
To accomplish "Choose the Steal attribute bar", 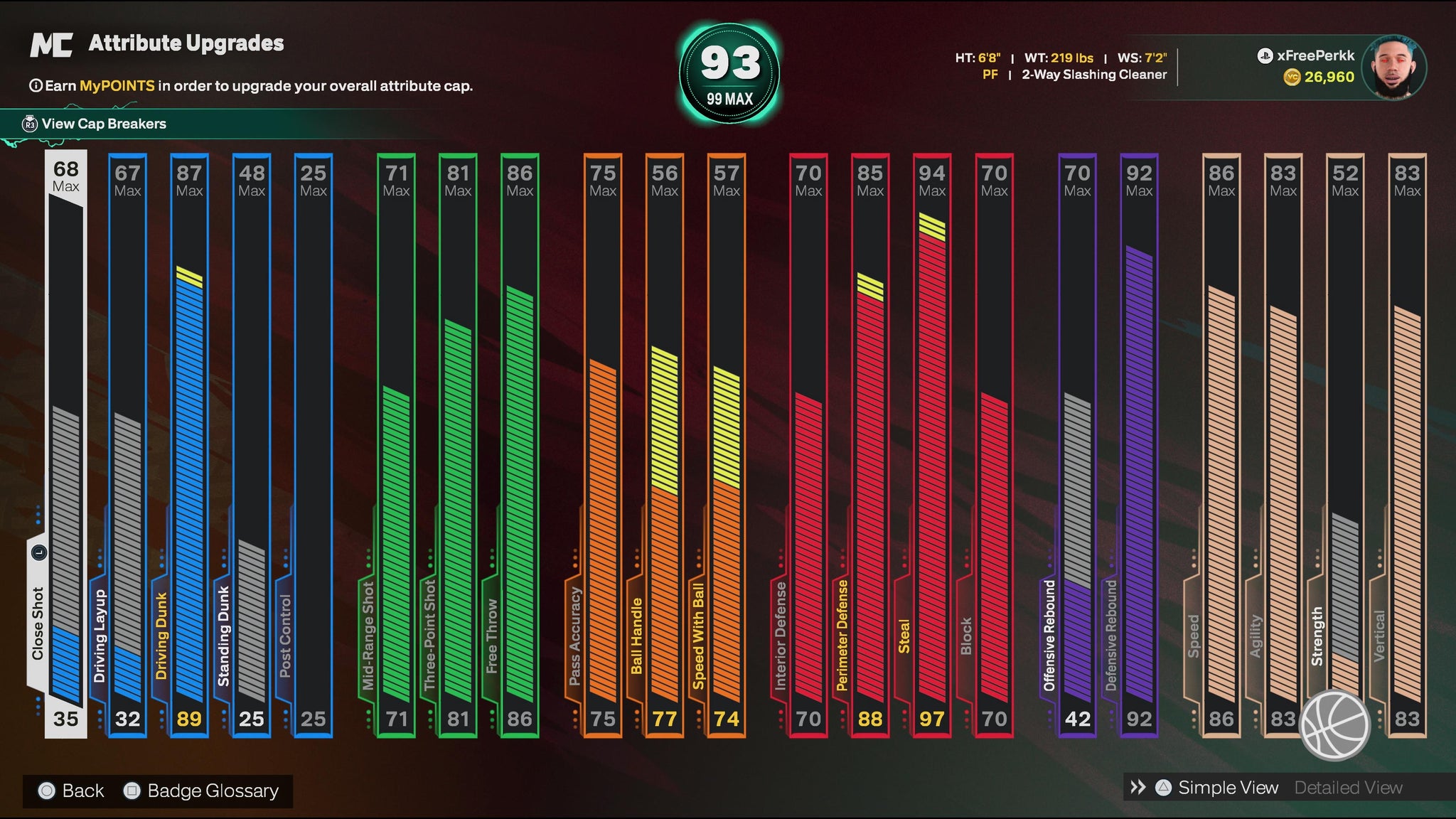I will pos(932,444).
